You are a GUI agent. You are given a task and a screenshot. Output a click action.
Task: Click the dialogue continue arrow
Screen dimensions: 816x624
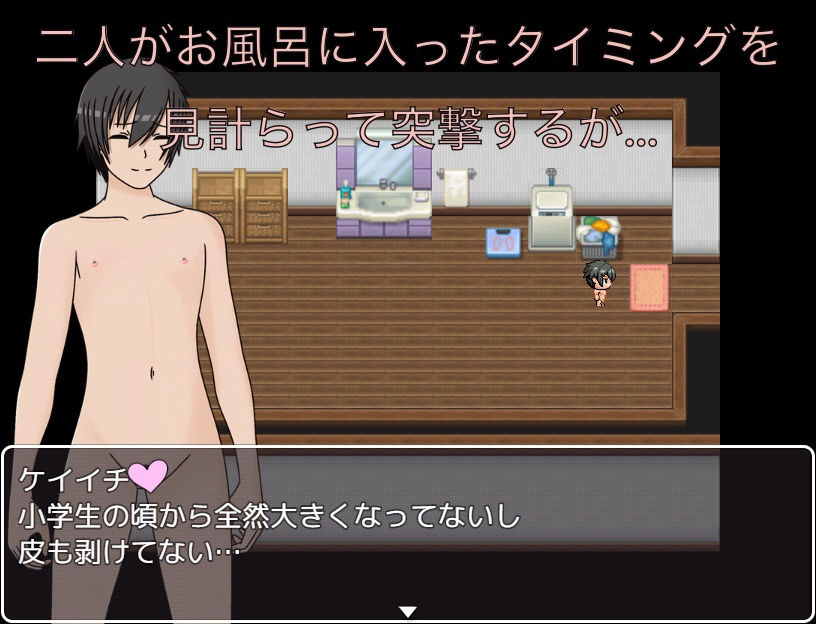coord(408,611)
